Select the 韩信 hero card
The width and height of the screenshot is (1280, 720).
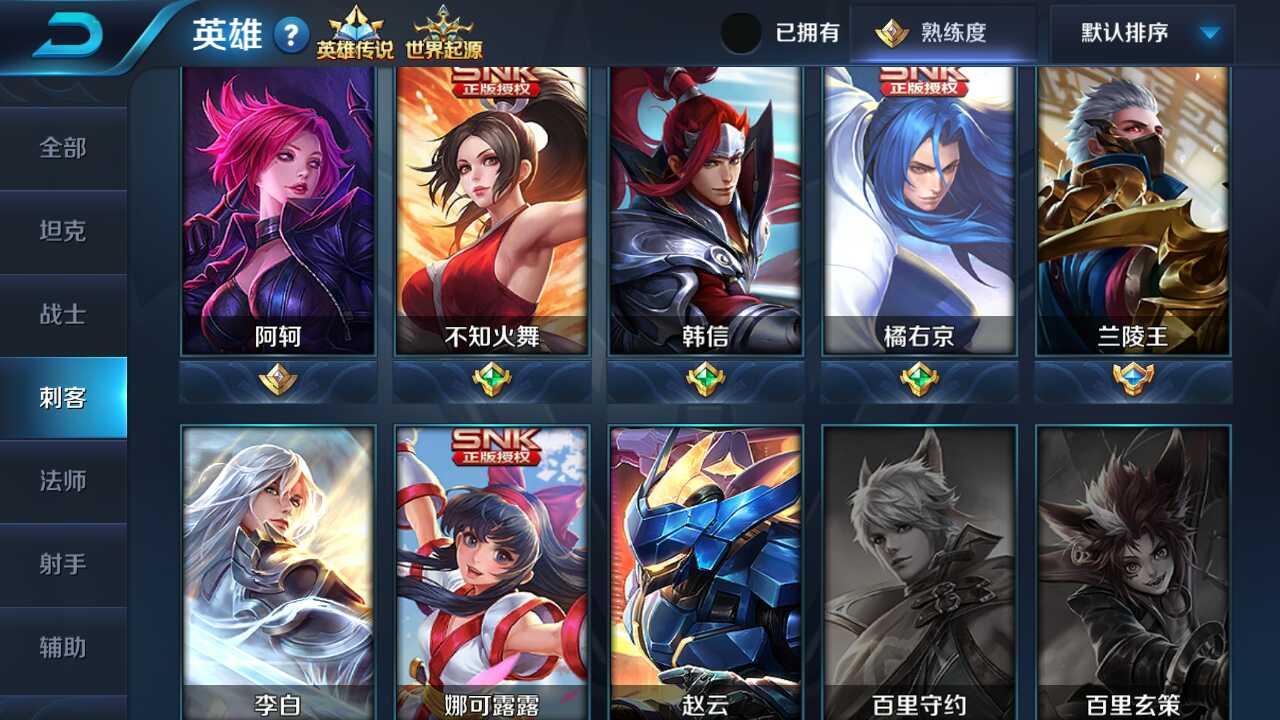705,210
